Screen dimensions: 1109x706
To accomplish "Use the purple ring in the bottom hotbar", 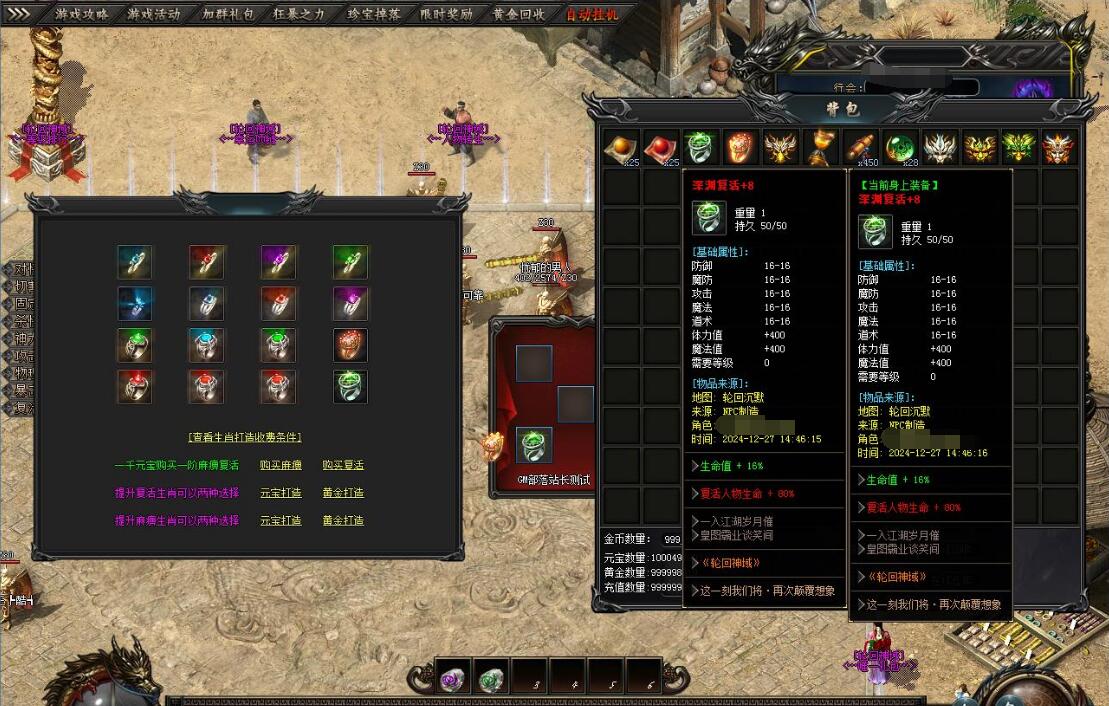I will pyautogui.click(x=452, y=679).
